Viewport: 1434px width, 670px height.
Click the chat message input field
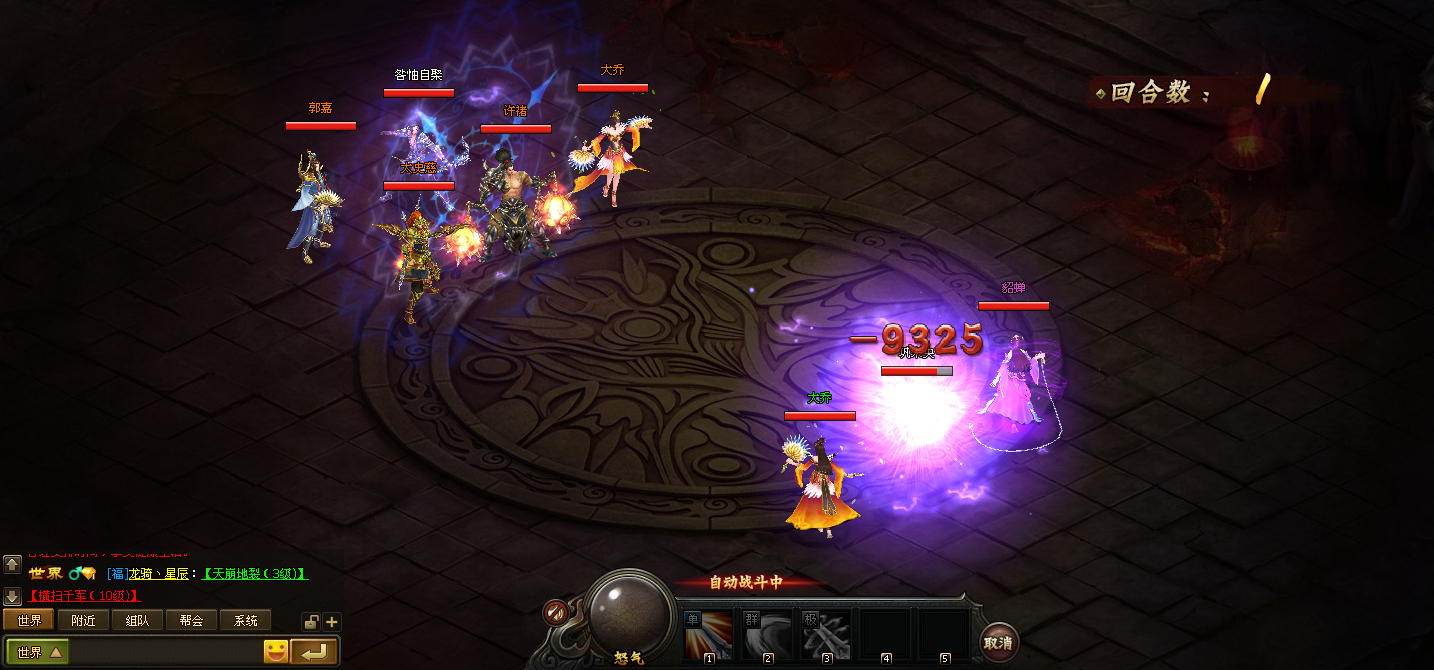coord(165,653)
